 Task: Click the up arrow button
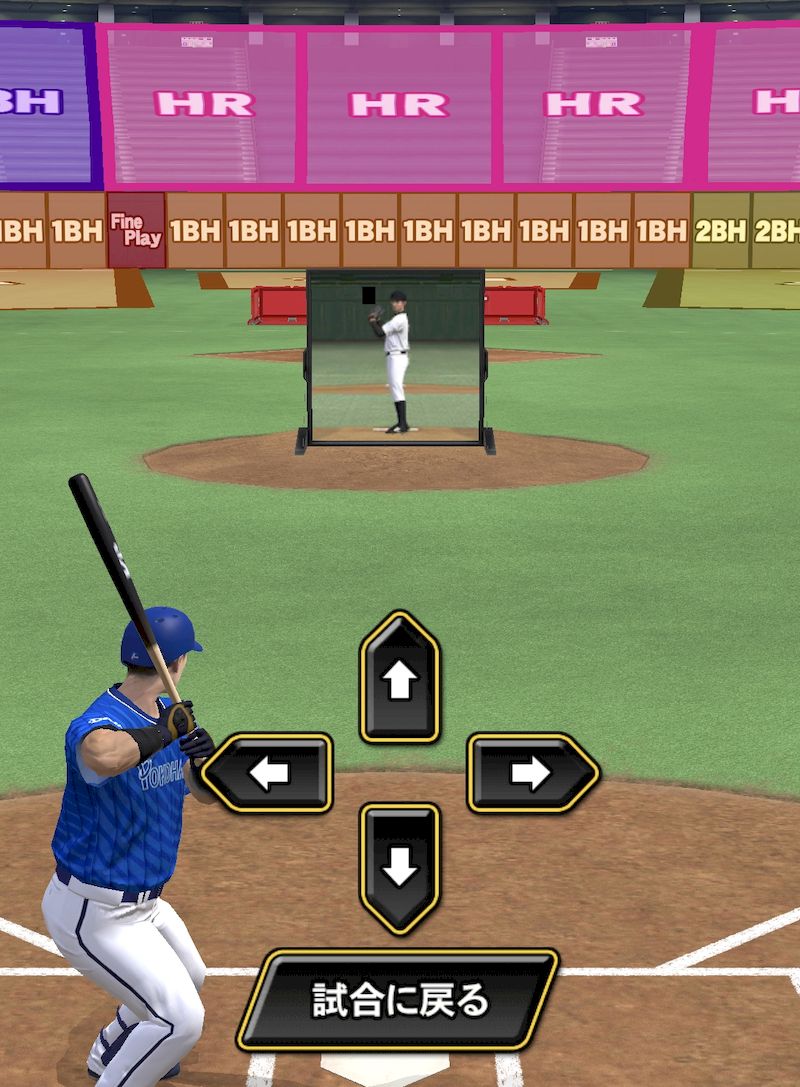click(x=399, y=679)
